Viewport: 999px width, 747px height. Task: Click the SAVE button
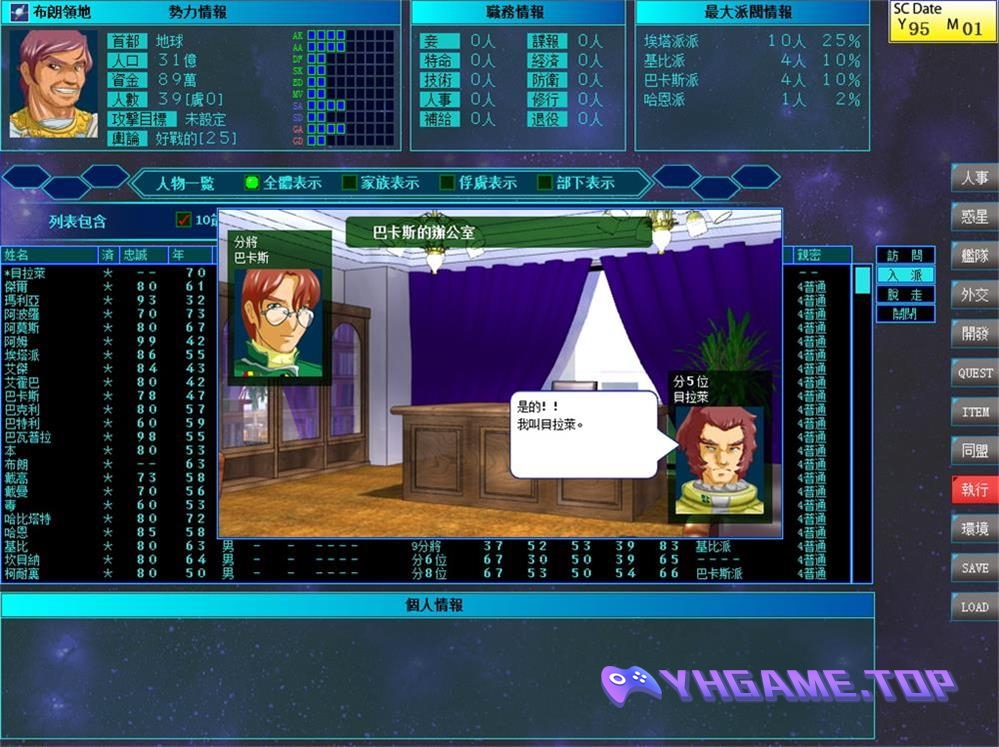974,568
